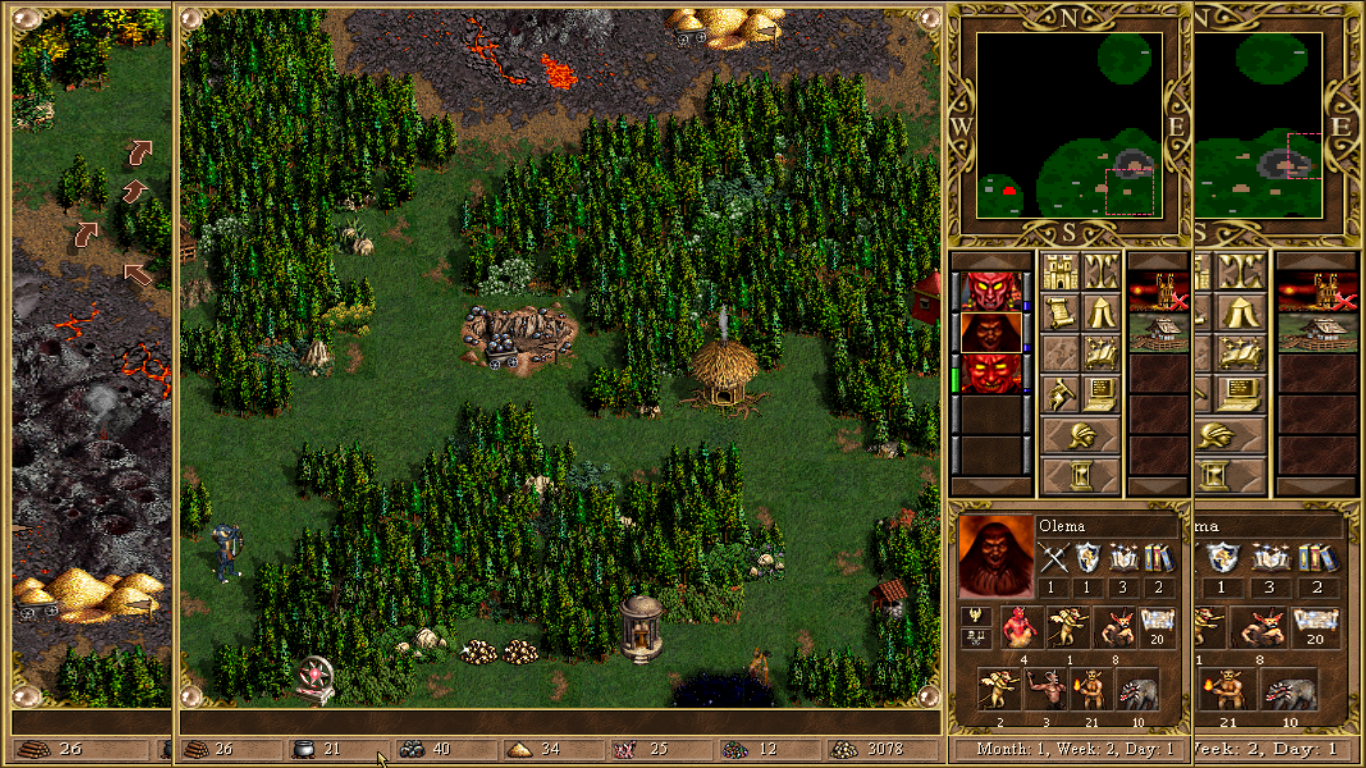Select the horned demon stack of 3
This screenshot has width=1366, height=768.
1046,689
